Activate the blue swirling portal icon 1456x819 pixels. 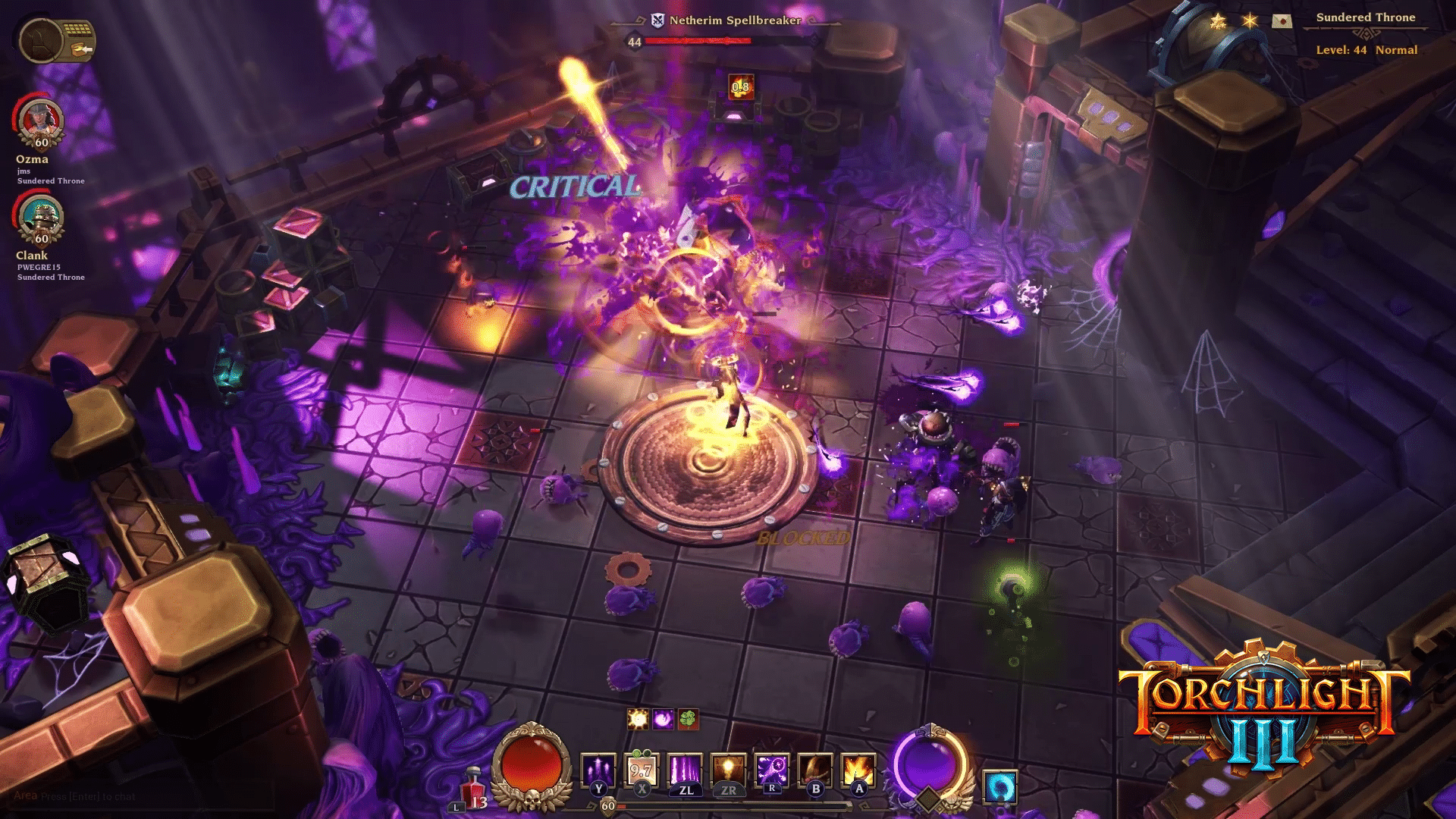(x=999, y=787)
